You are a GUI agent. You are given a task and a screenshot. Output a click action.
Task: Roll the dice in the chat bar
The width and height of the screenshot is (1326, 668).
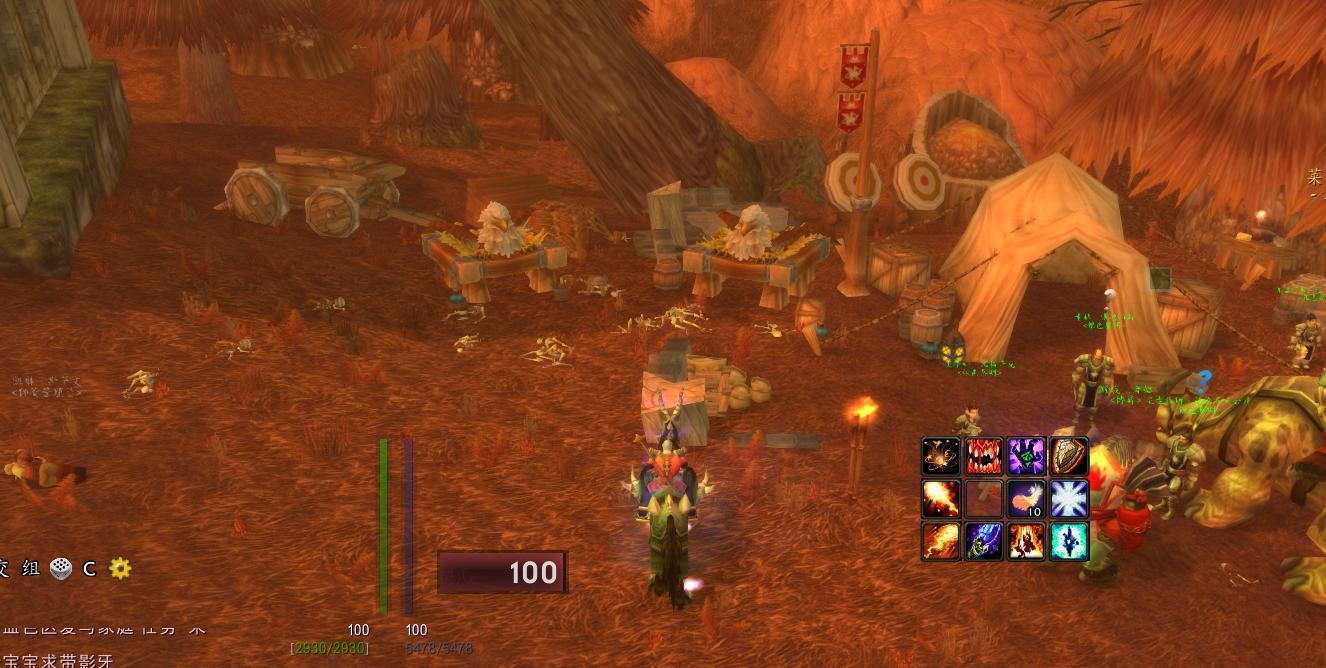(x=61, y=567)
